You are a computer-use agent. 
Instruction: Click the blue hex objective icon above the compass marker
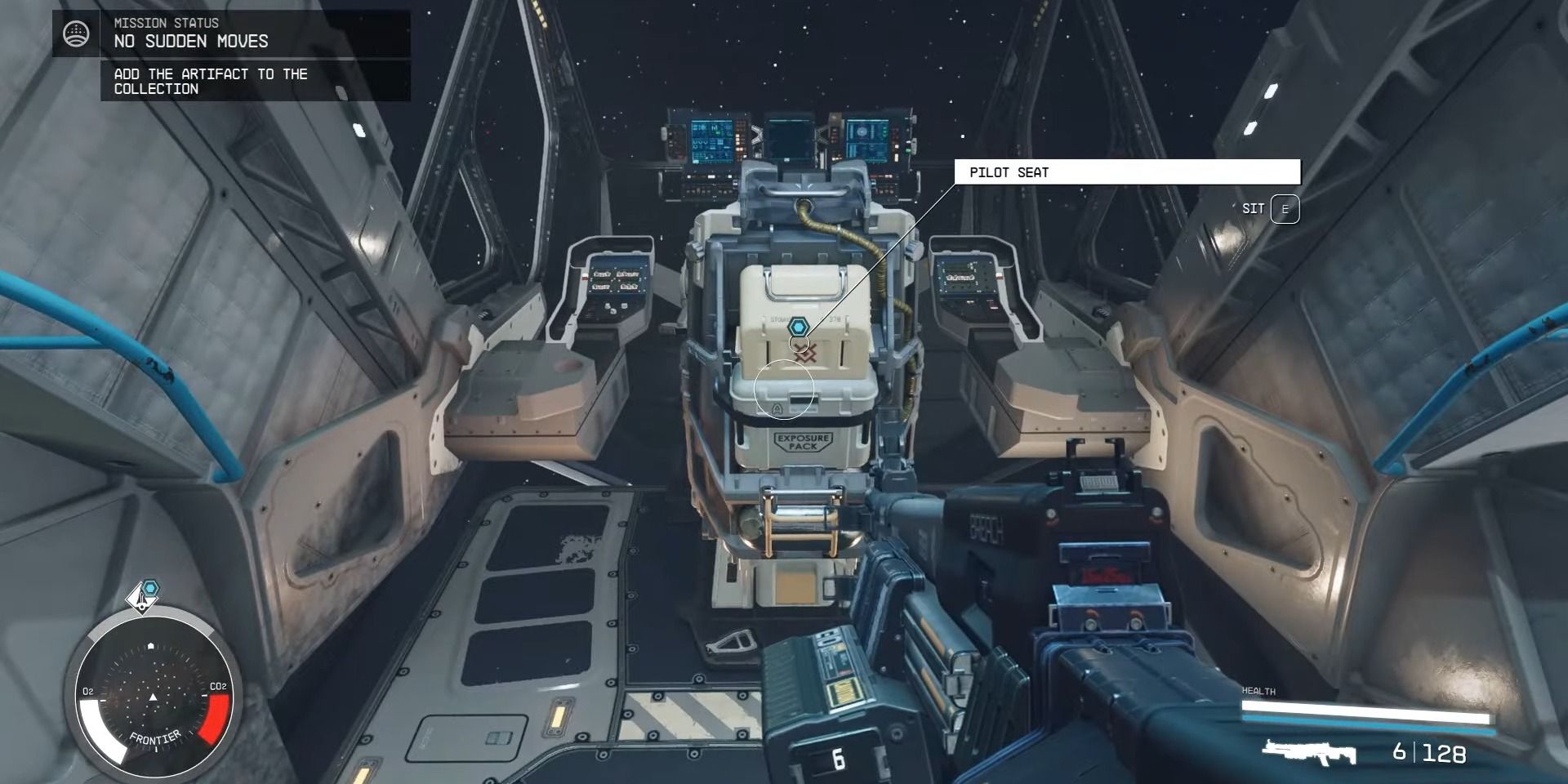[x=150, y=586]
